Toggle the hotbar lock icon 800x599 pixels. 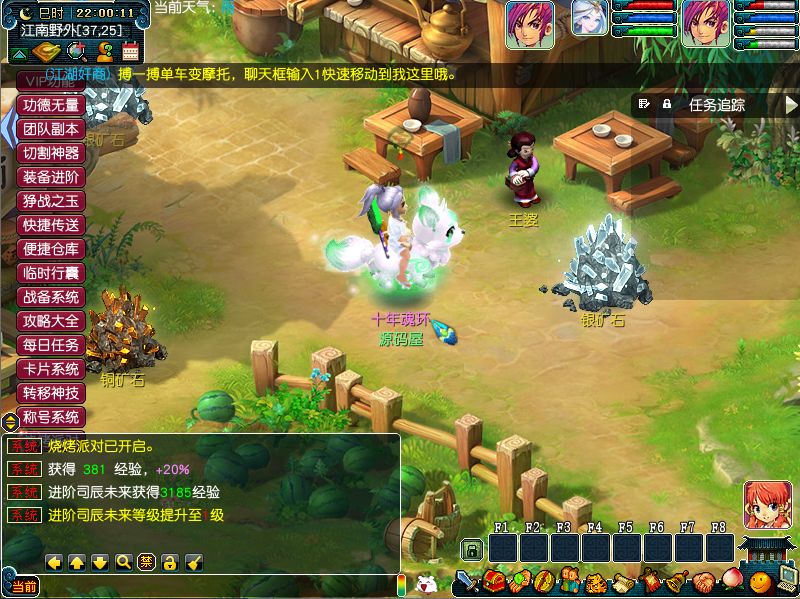point(471,549)
